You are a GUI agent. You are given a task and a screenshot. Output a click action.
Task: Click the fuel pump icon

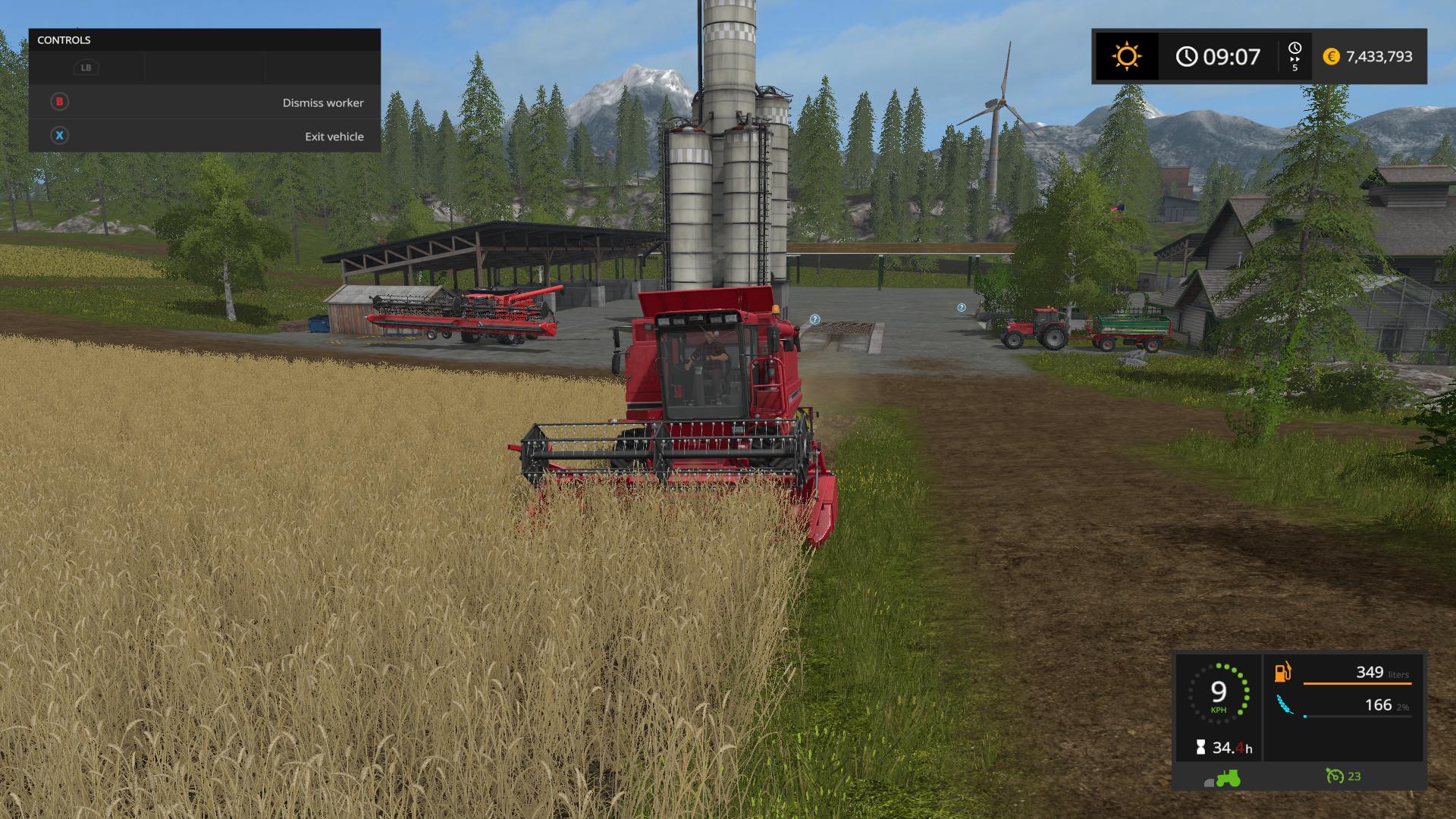point(1282,672)
